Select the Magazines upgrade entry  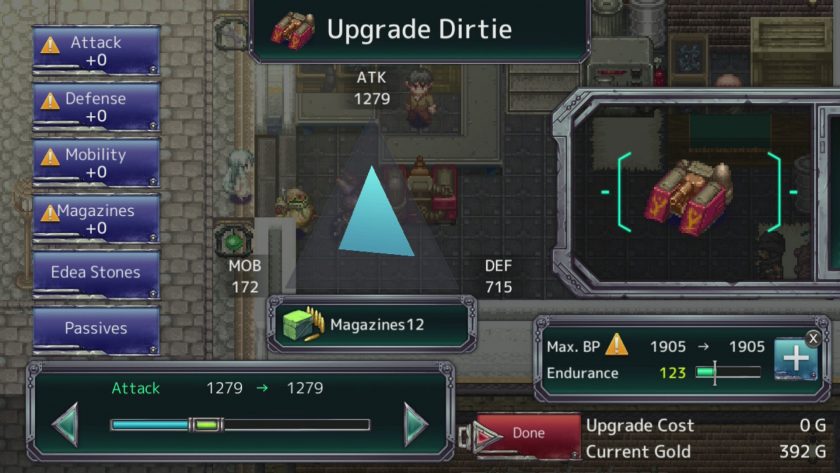click(96, 219)
